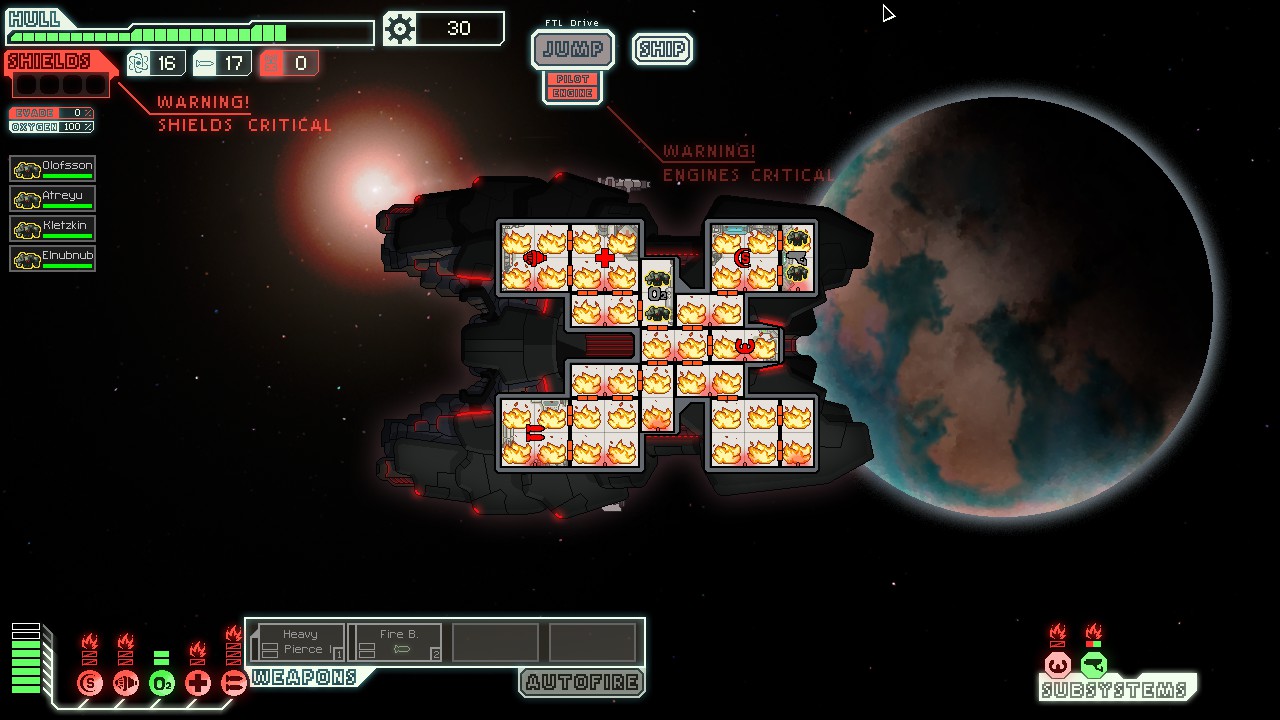The height and width of the screenshot is (720, 1280).
Task: Click the FTL Drive JUMP button
Action: [572, 49]
